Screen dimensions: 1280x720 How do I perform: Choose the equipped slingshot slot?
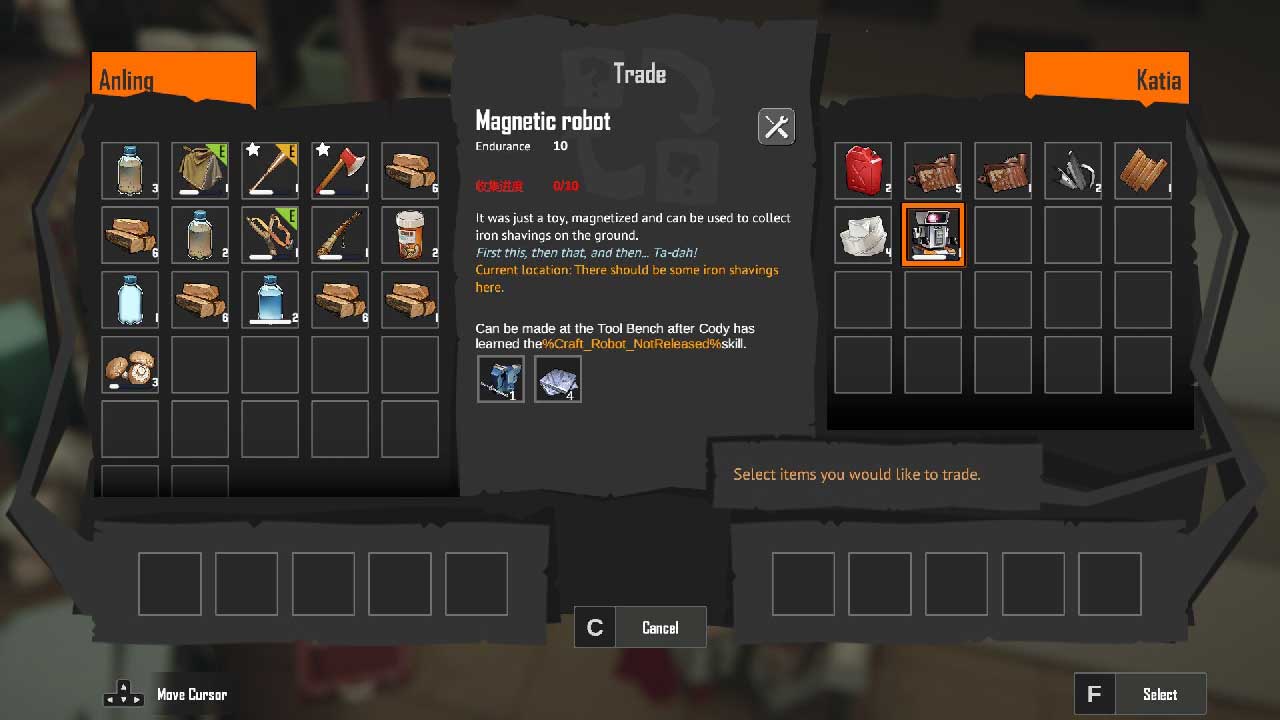(x=270, y=235)
